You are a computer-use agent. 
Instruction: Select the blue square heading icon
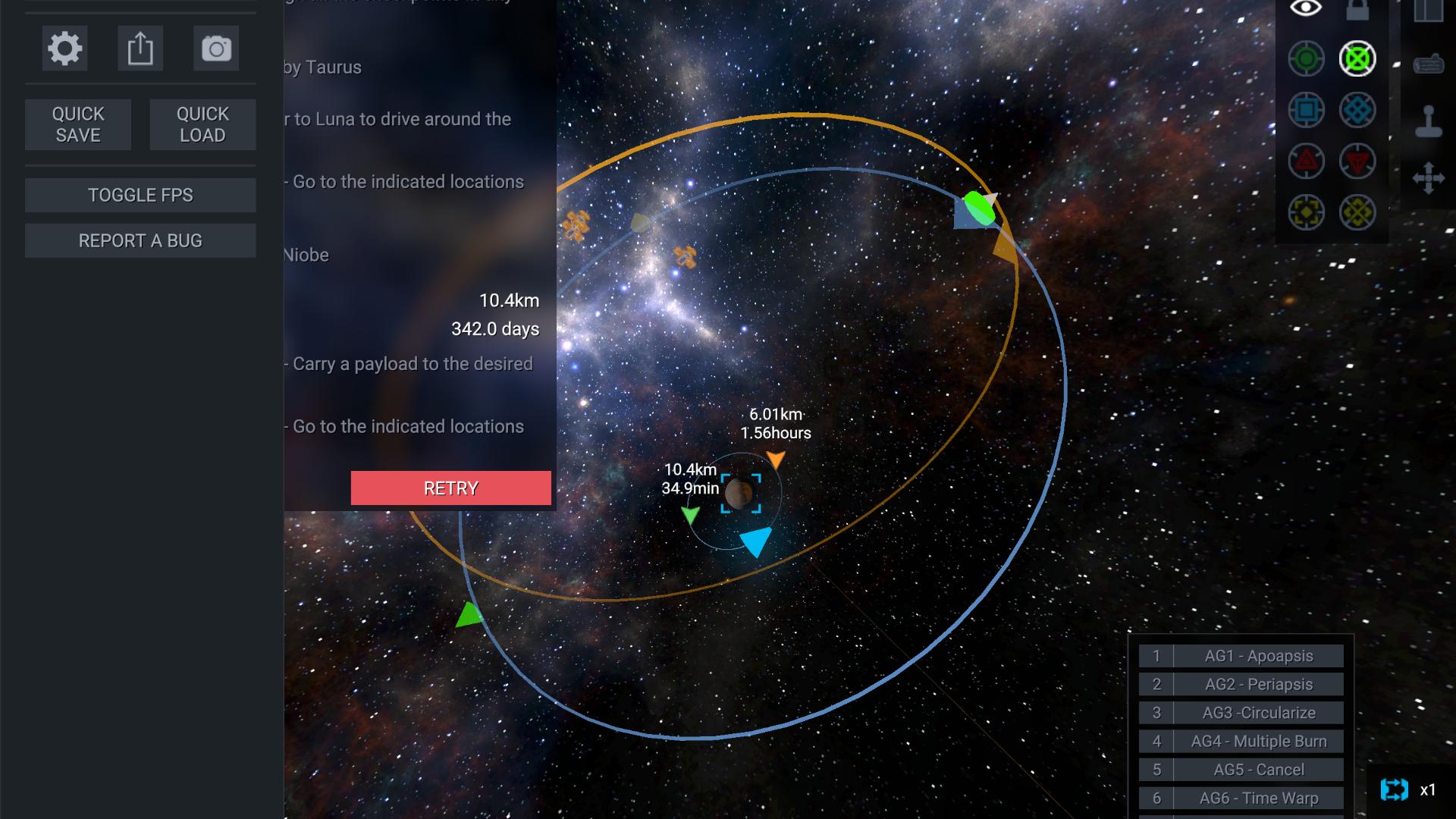(1306, 111)
